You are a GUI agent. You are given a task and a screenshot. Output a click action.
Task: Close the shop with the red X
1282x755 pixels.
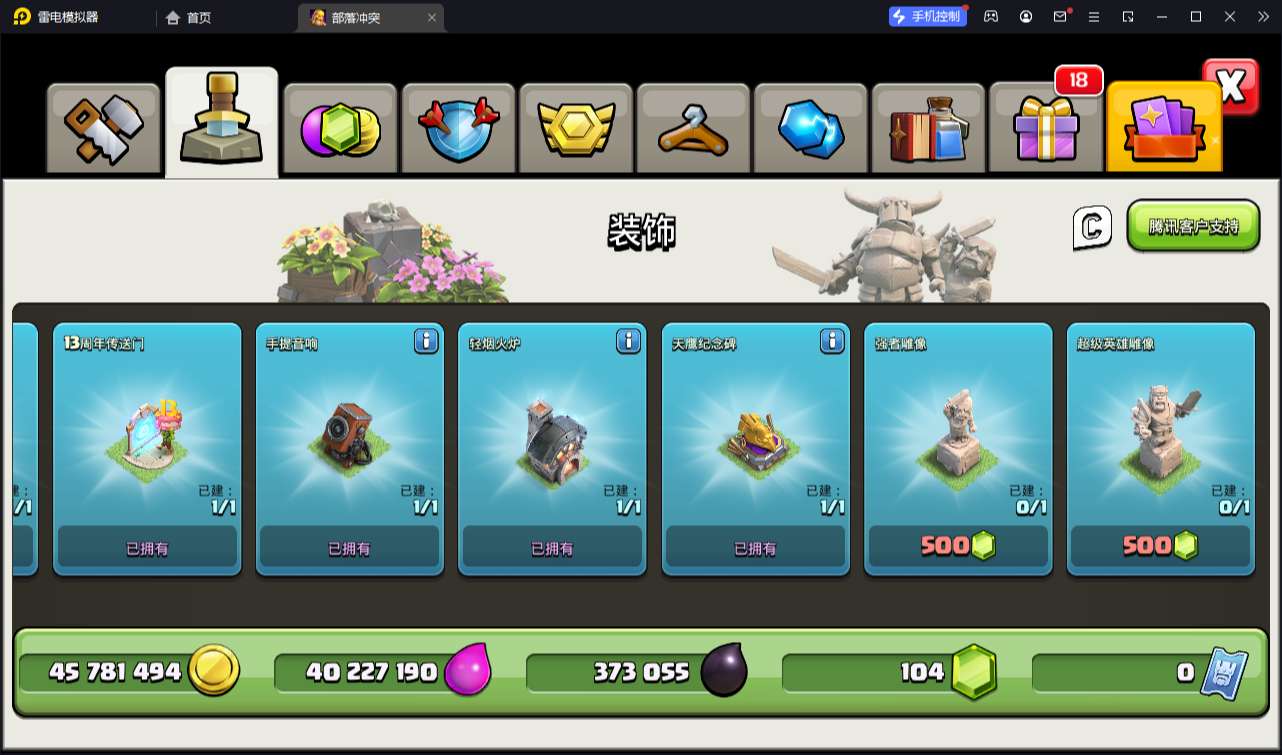1231,87
